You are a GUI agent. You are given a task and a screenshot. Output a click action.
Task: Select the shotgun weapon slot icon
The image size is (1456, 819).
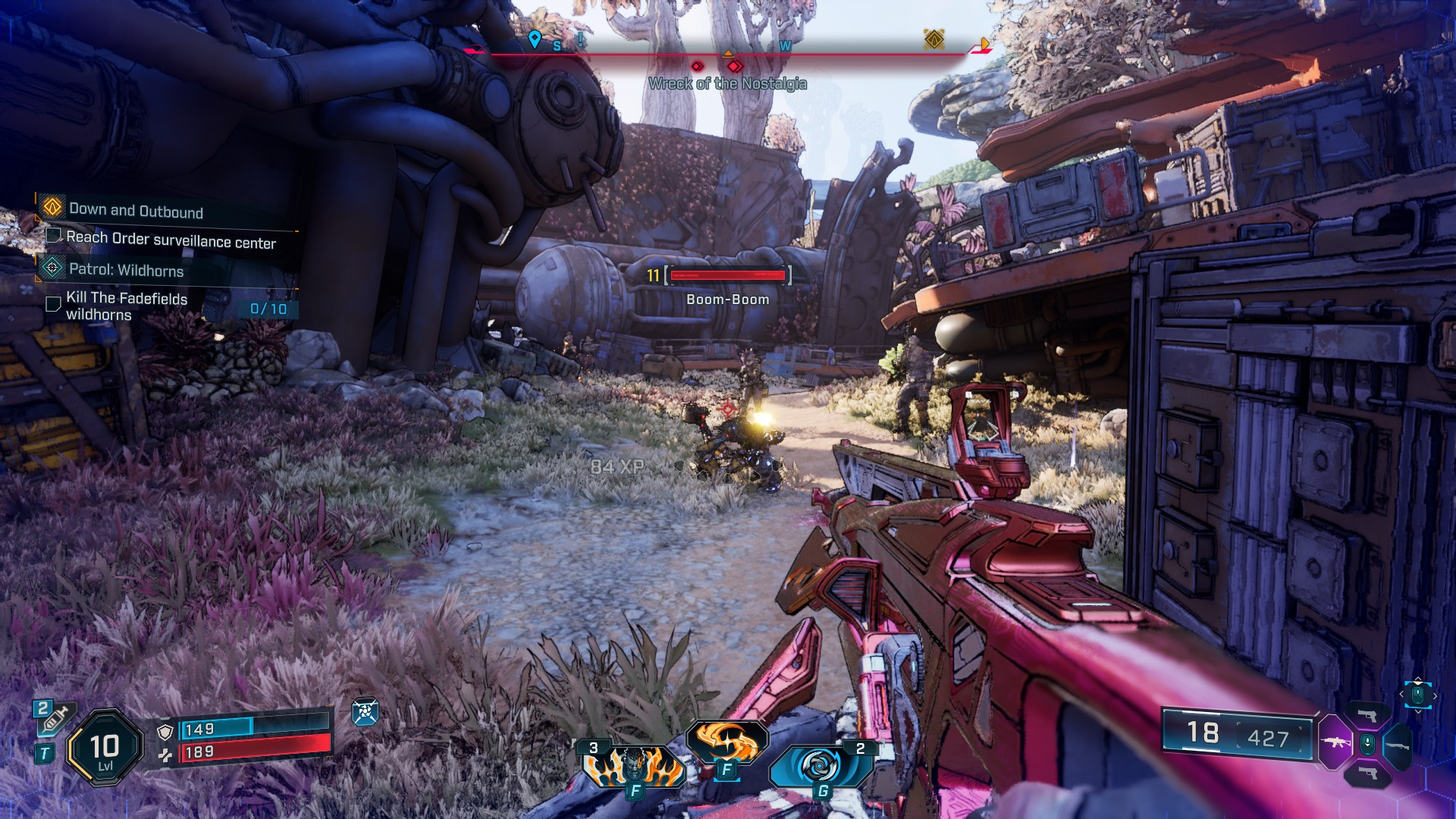tap(1398, 746)
